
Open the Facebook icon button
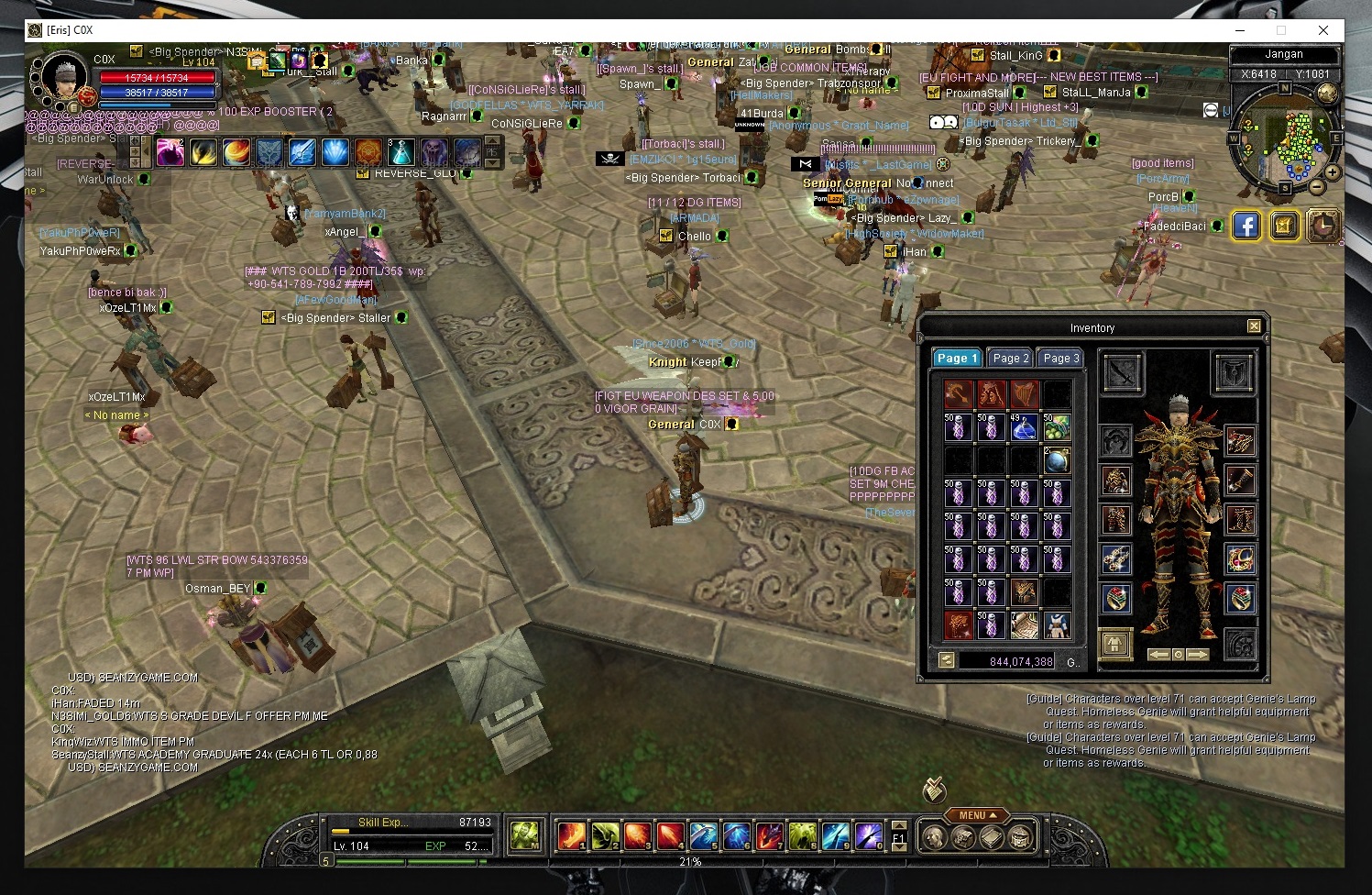tap(1246, 226)
